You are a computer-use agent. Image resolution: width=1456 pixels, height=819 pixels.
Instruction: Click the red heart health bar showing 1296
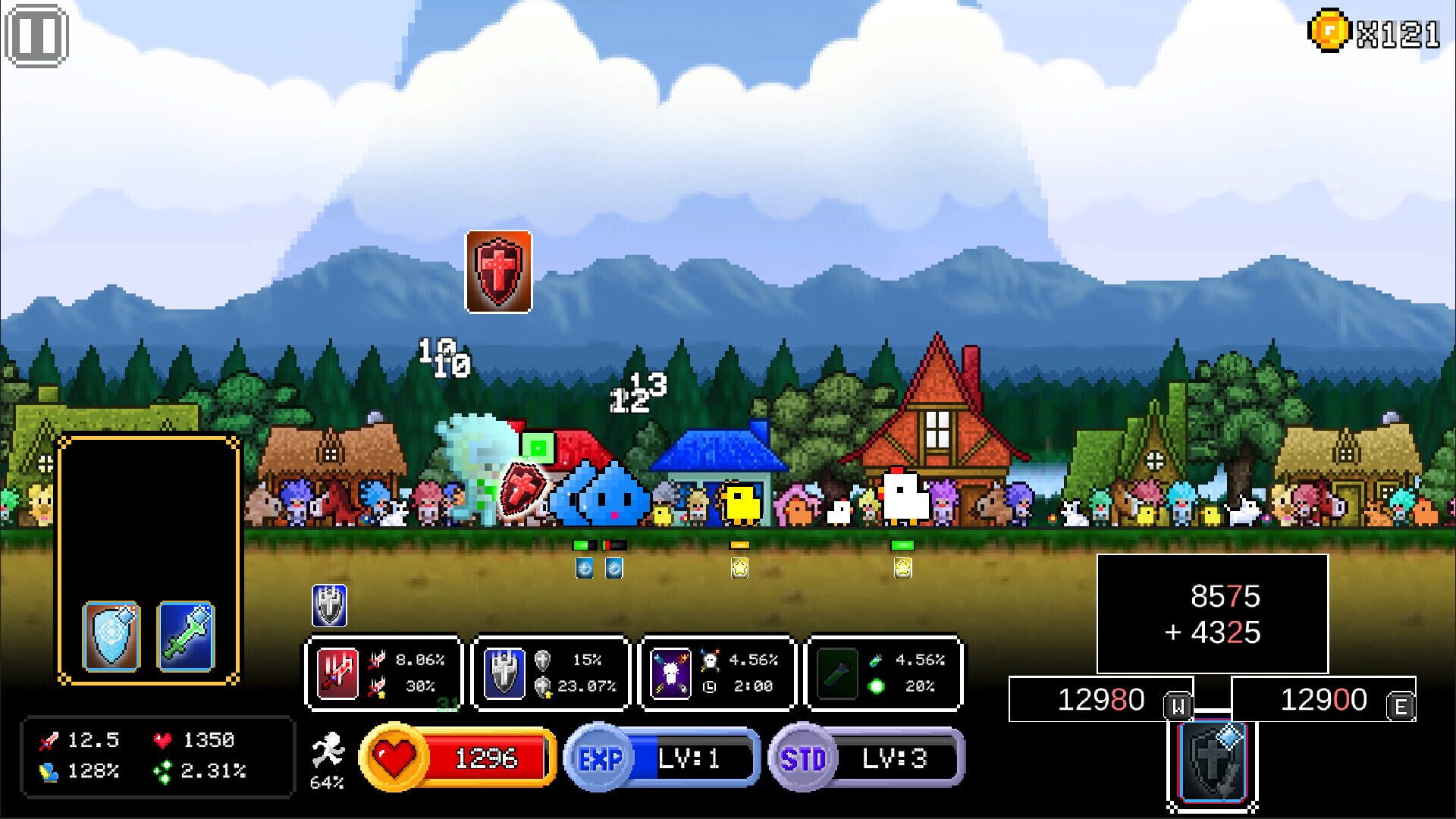[455, 757]
